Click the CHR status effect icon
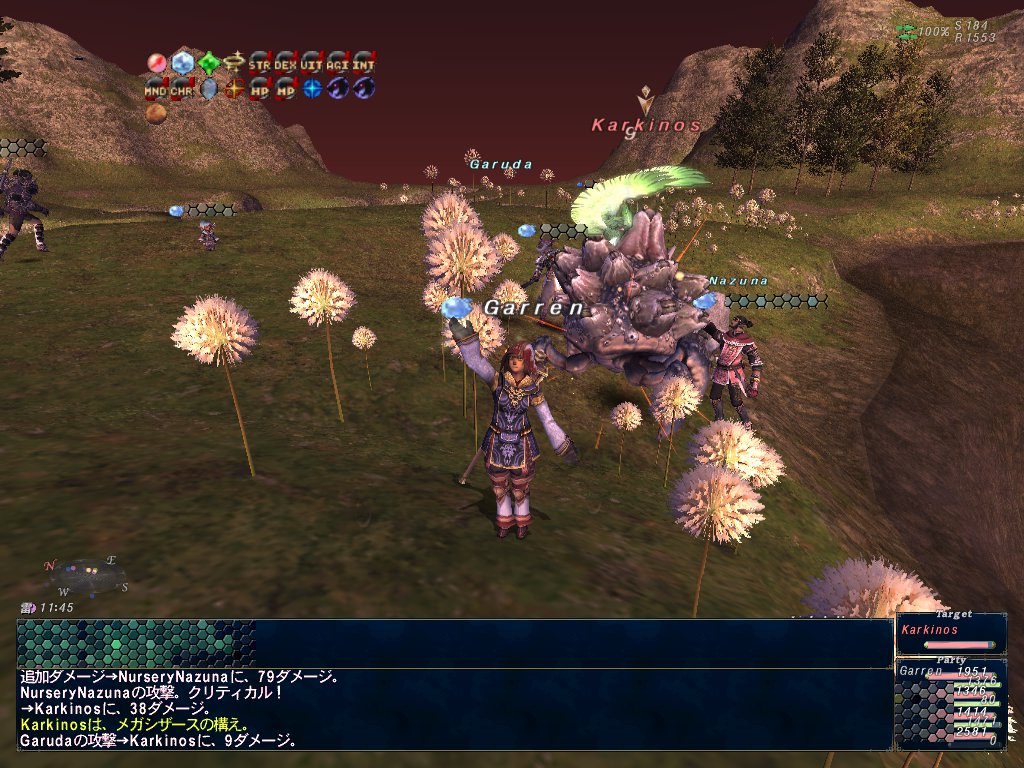Image resolution: width=1024 pixels, height=768 pixels. pos(182,88)
